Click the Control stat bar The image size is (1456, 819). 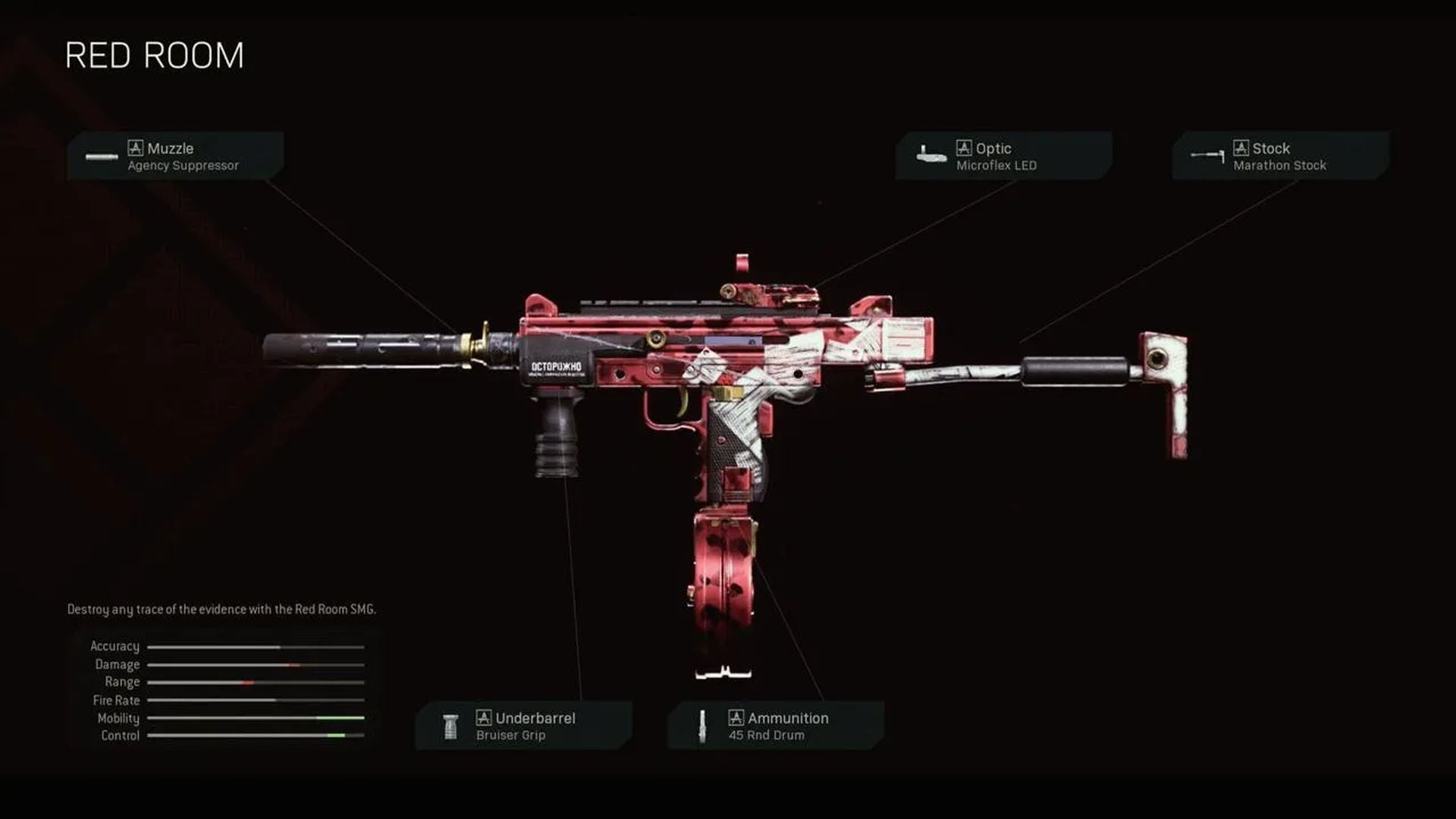256,735
